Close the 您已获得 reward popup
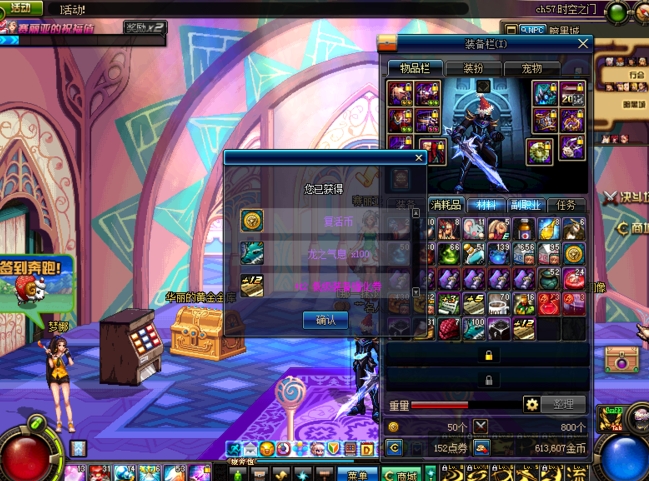649x481 pixels. (x=419, y=157)
